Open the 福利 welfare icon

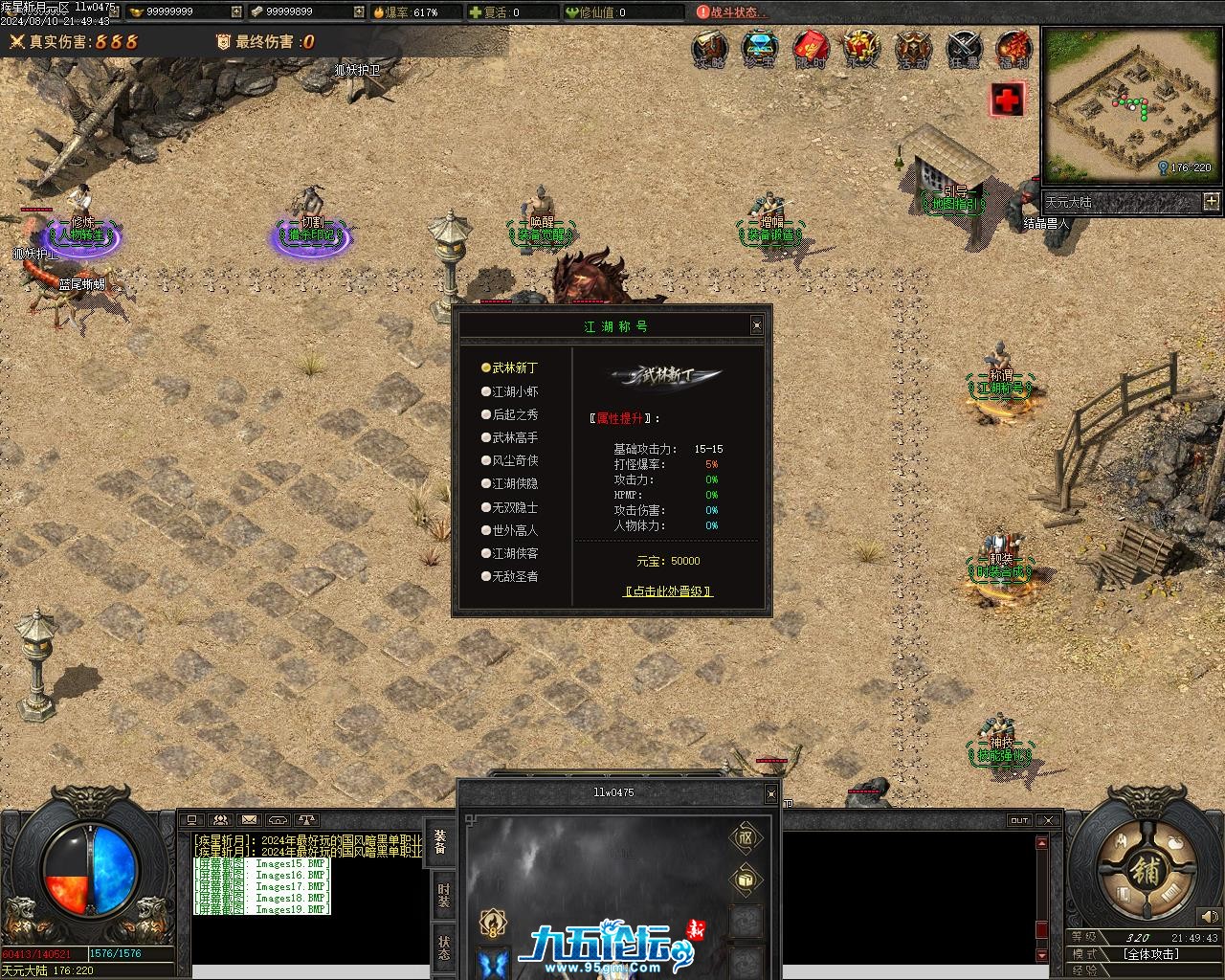pos(1013,48)
